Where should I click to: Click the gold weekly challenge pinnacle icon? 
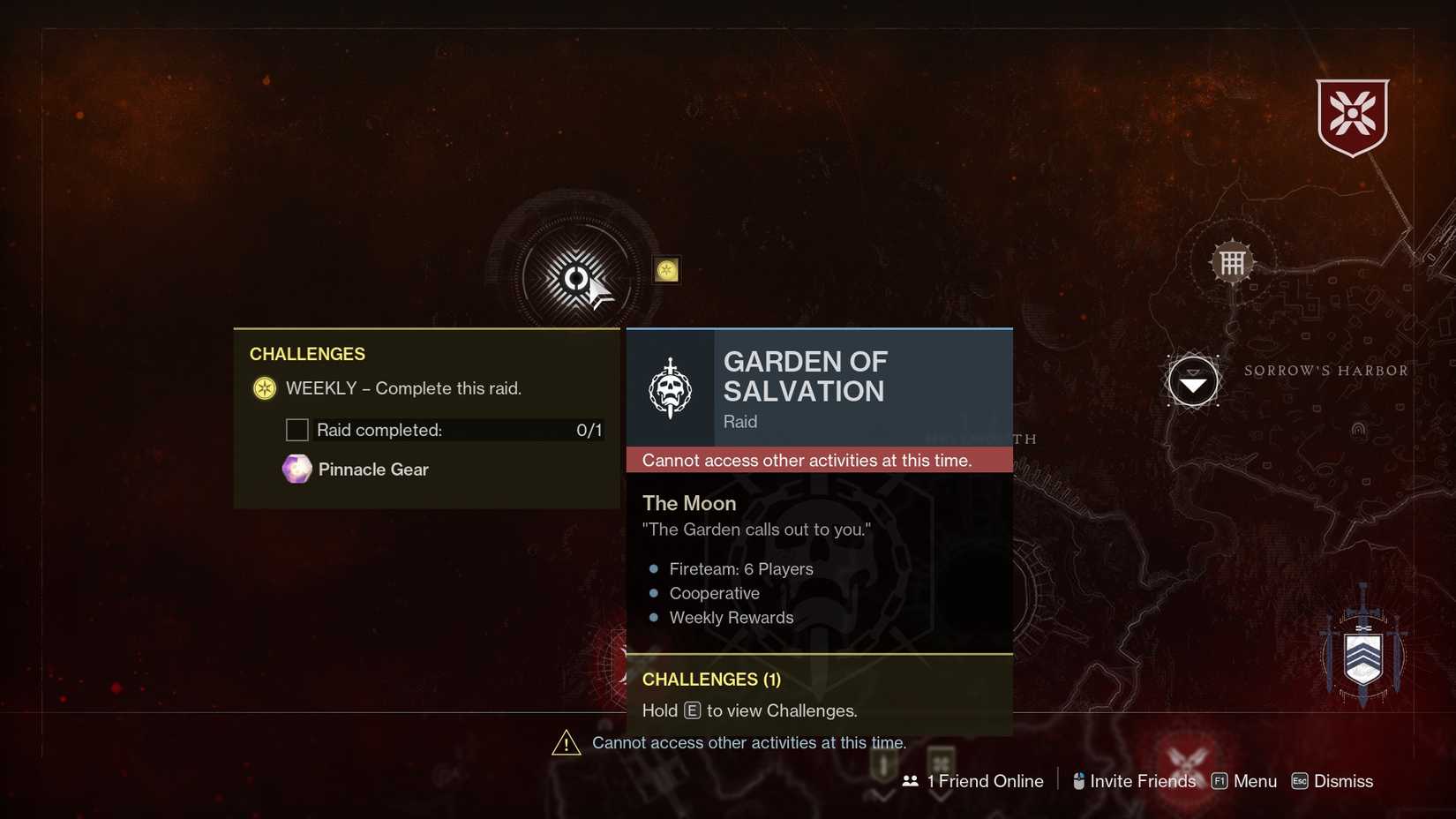coord(665,270)
